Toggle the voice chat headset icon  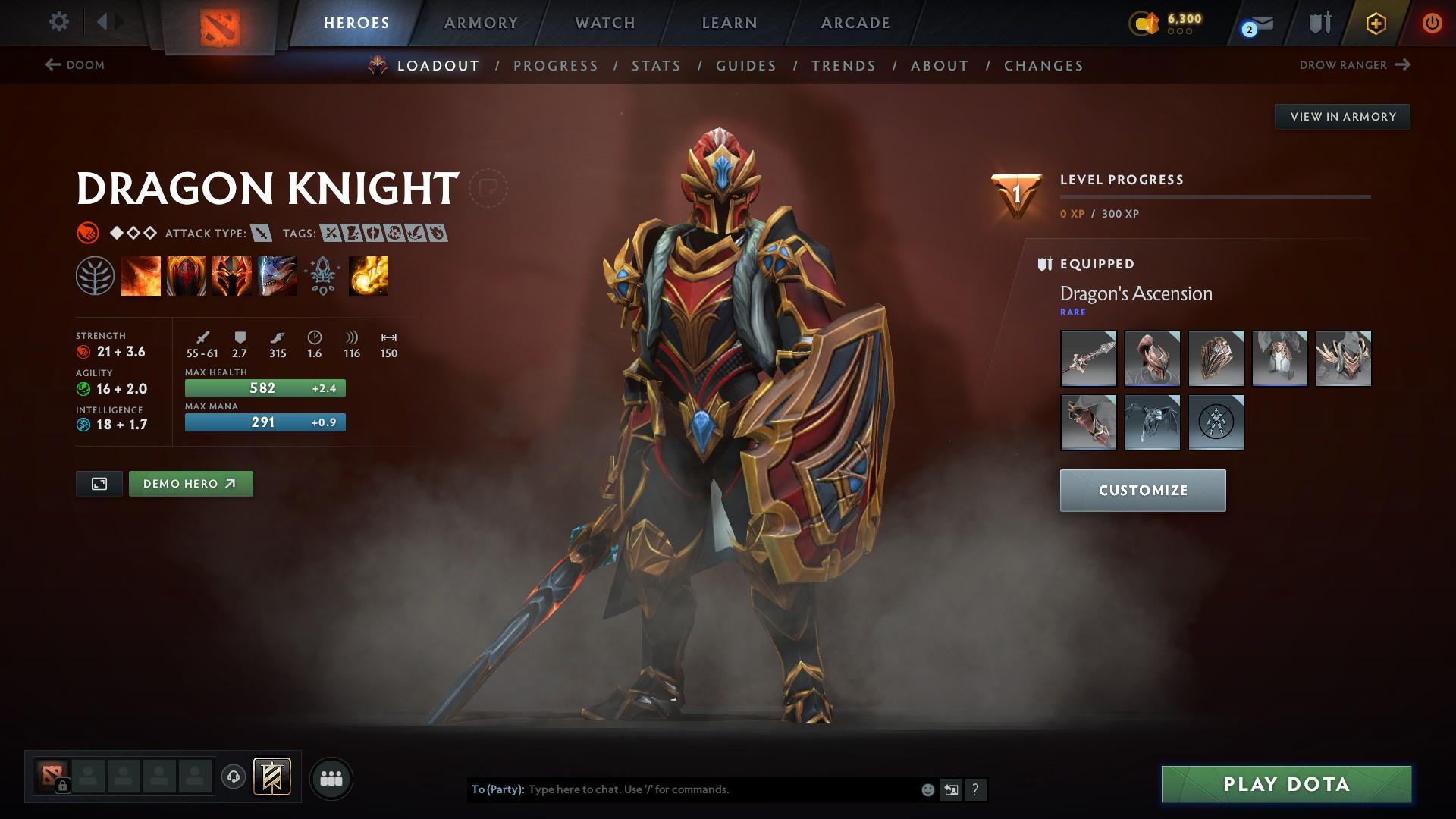point(233,777)
